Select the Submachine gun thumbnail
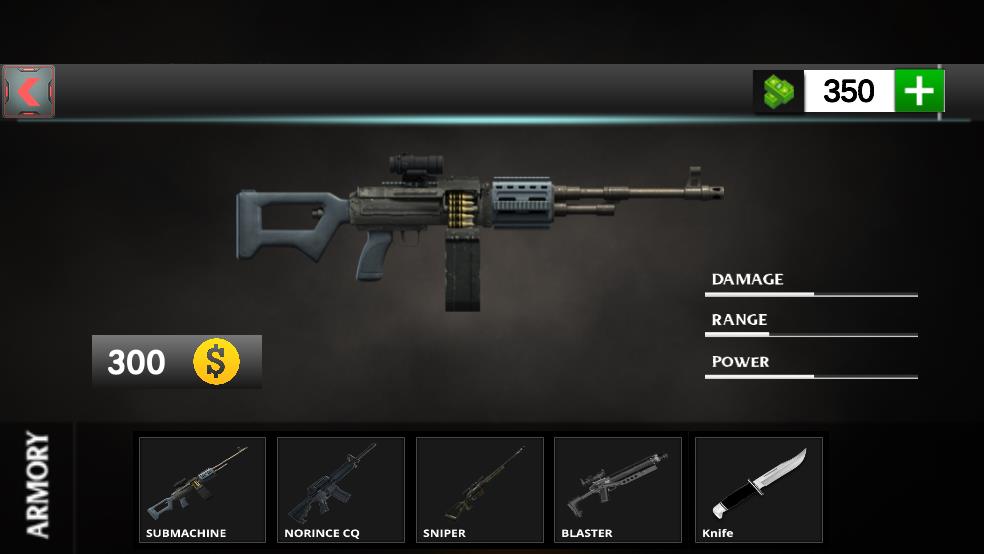Image resolution: width=984 pixels, height=554 pixels. (x=202, y=489)
